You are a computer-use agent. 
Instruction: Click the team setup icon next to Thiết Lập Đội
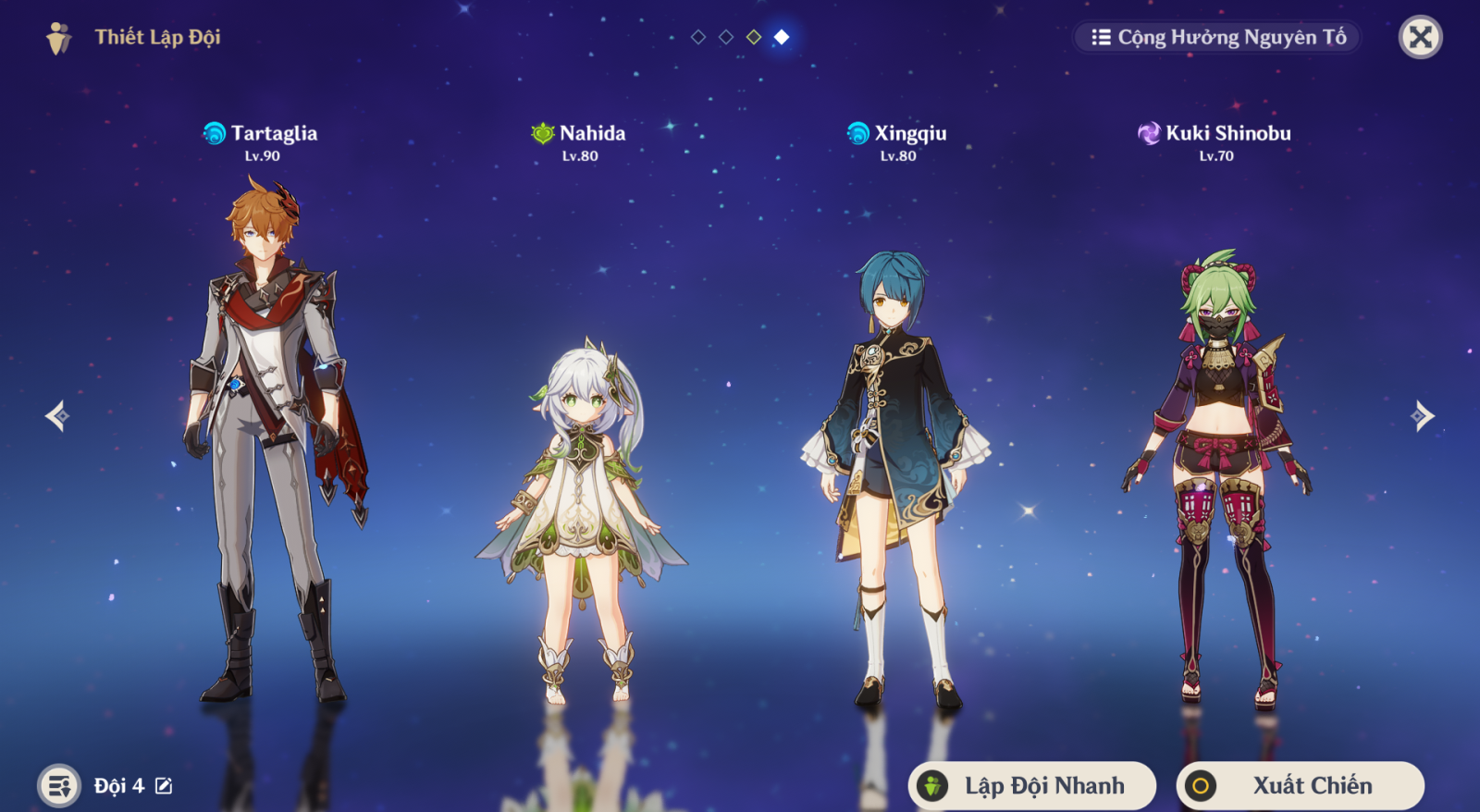coord(58,39)
